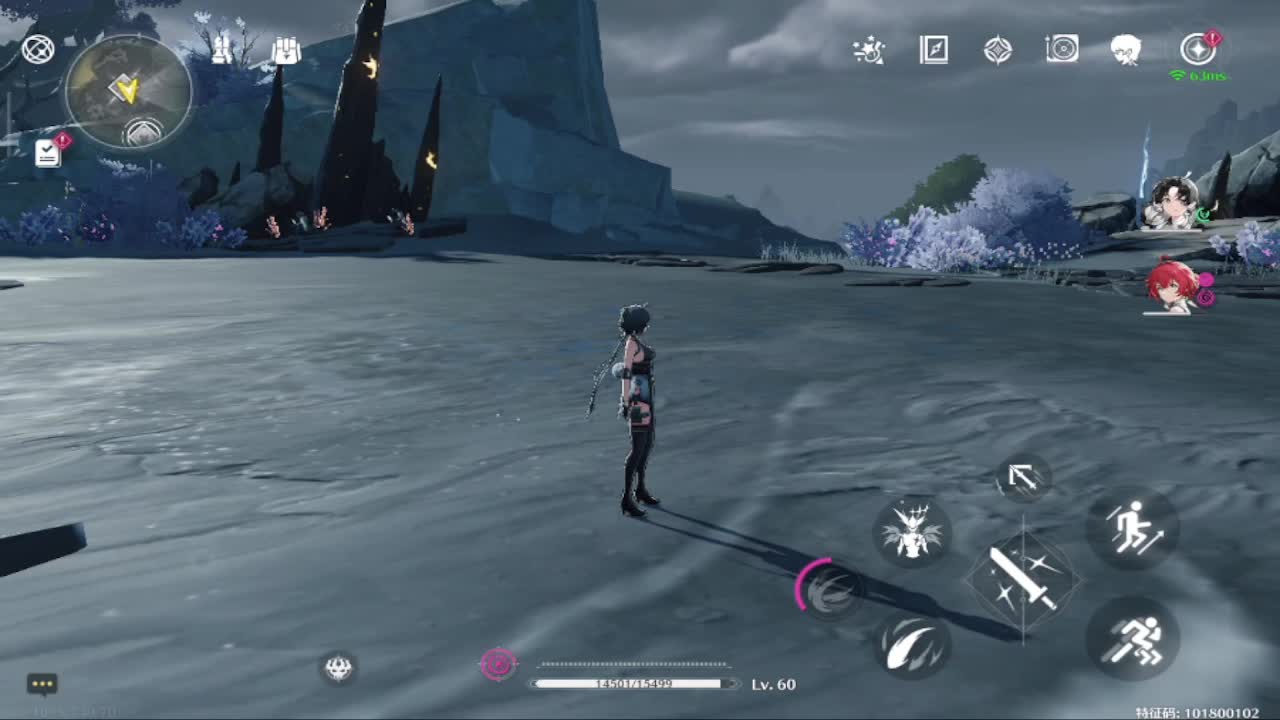Image resolution: width=1280 pixels, height=720 pixels.
Task: Switch to the dark-haired party member
Action: pyautogui.click(x=1170, y=203)
